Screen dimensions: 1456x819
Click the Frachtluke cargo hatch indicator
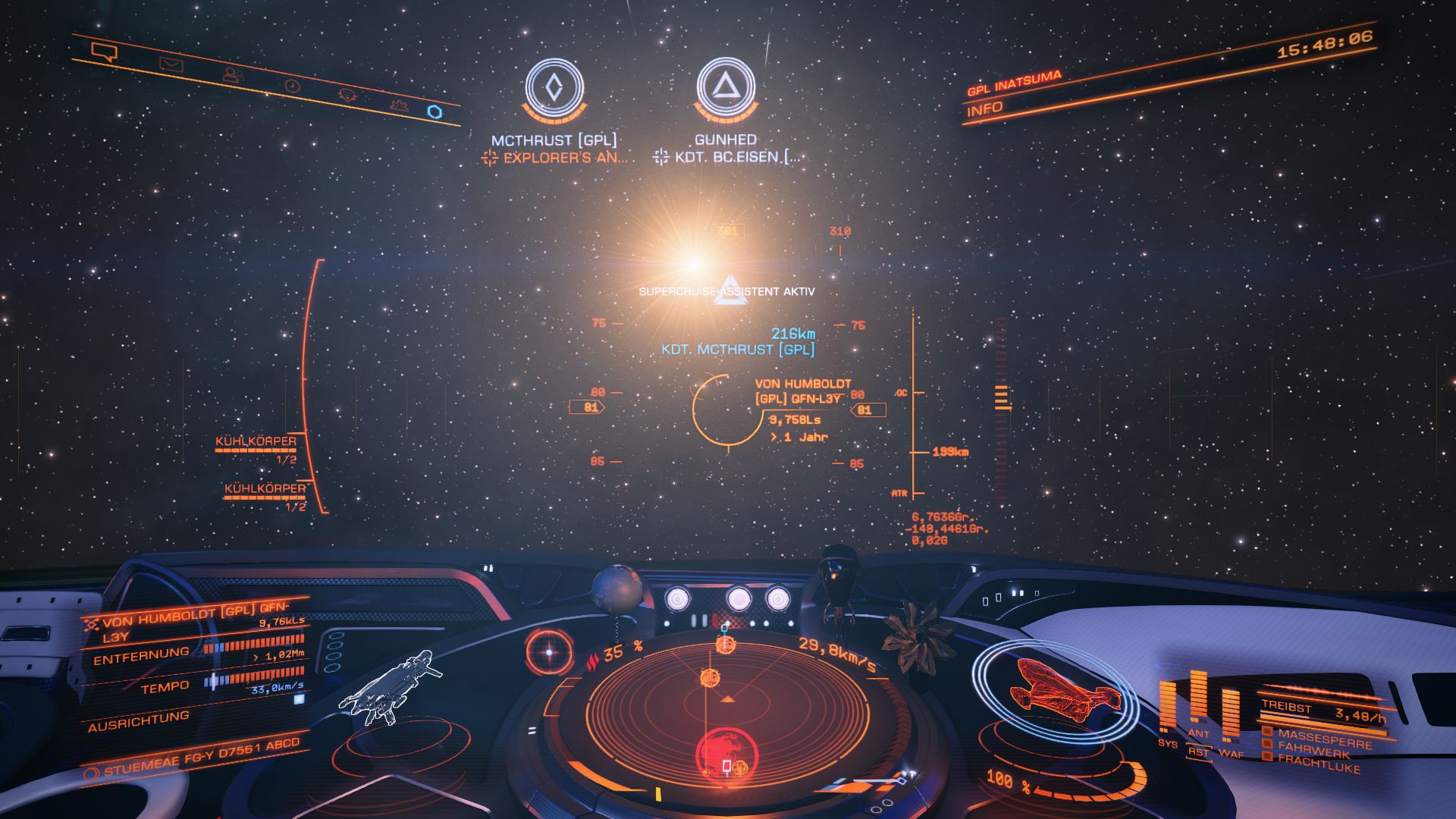[x=1318, y=764]
